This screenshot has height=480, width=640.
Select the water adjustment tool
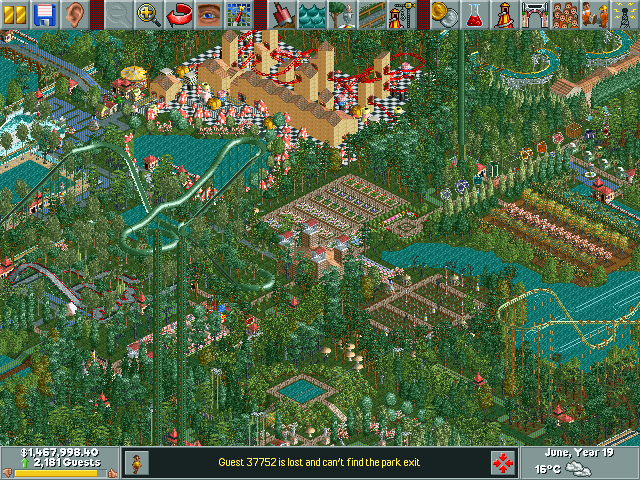point(313,14)
